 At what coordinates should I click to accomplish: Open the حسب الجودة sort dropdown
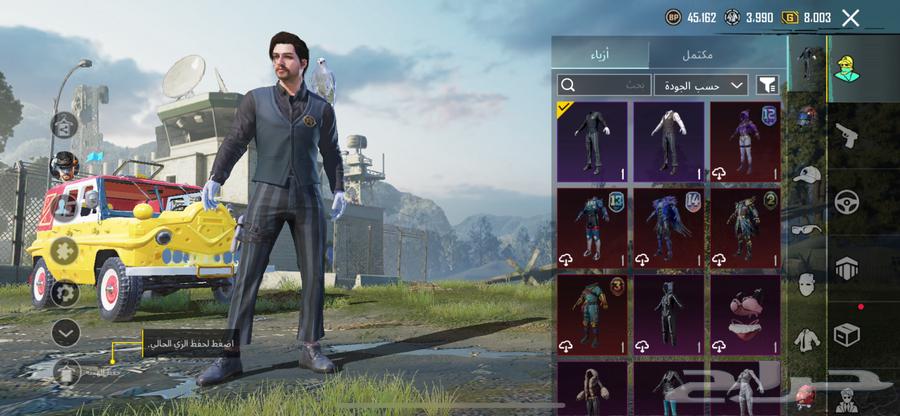(701, 85)
